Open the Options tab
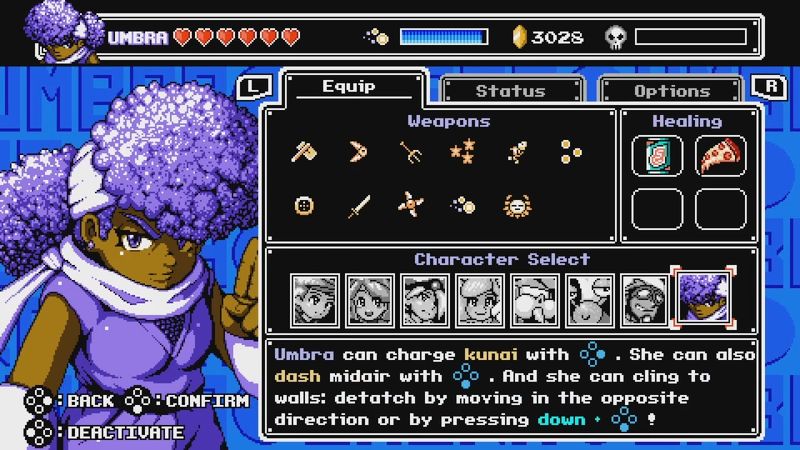Screen dimensions: 800x450 click(671, 90)
